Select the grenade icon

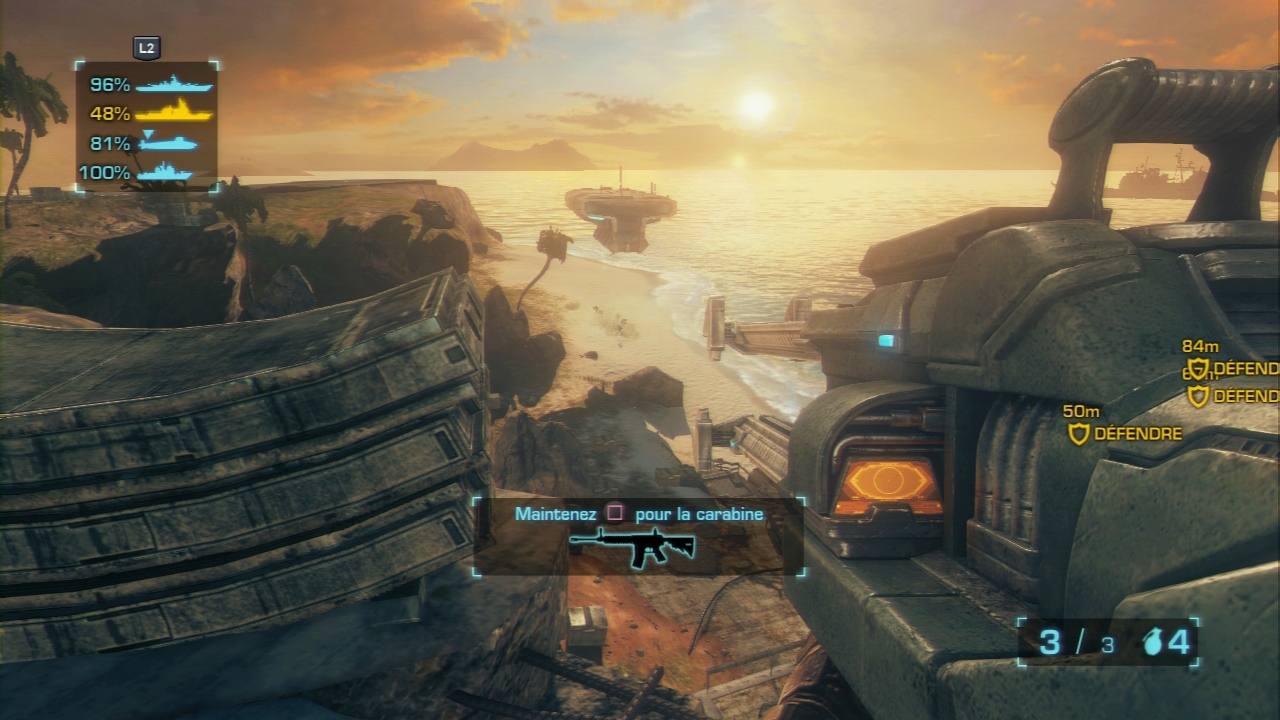point(1153,643)
